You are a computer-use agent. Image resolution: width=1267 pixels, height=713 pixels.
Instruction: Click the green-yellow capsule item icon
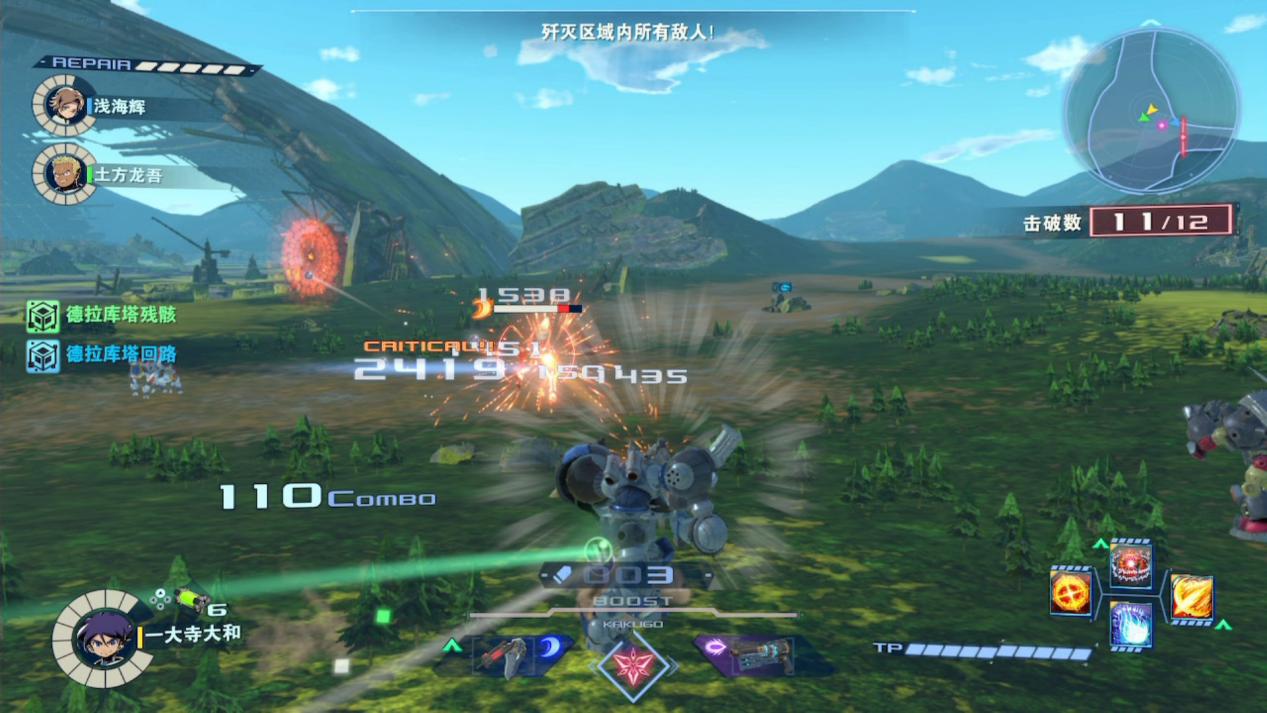click(190, 599)
